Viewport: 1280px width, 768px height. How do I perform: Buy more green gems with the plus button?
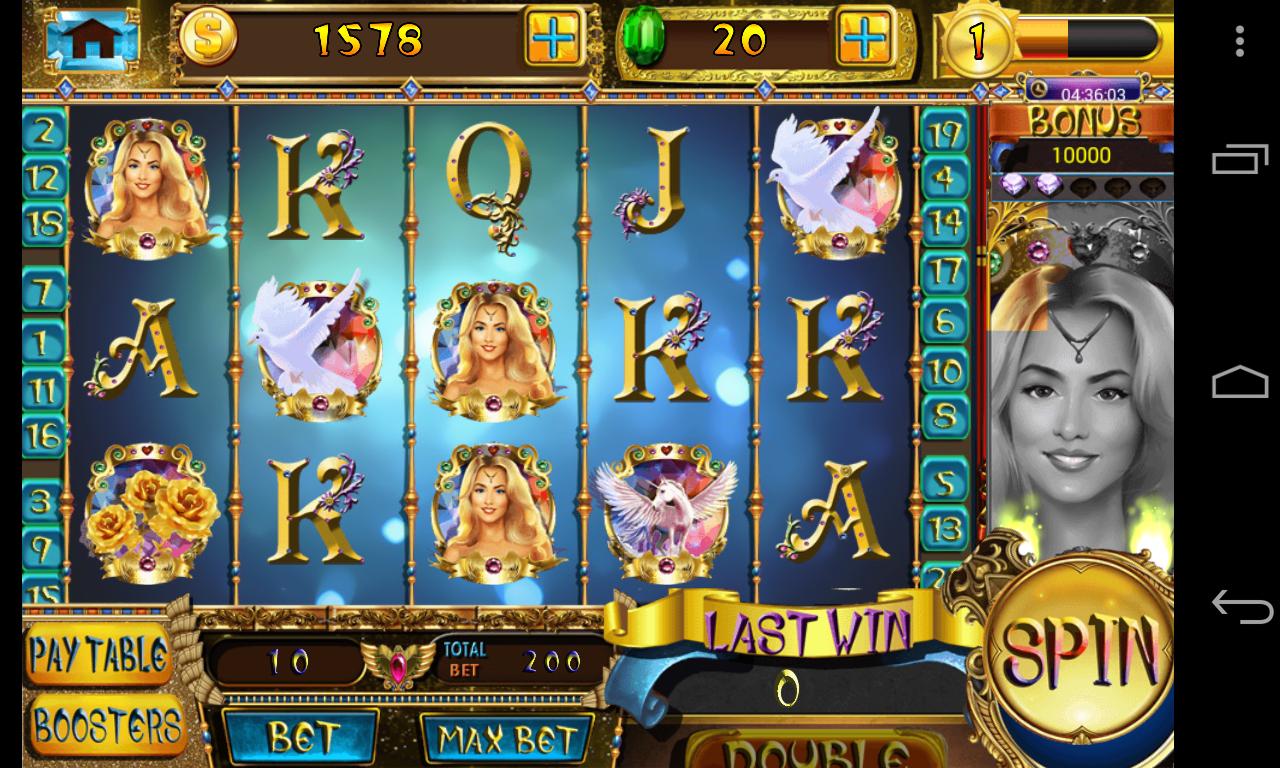point(864,40)
